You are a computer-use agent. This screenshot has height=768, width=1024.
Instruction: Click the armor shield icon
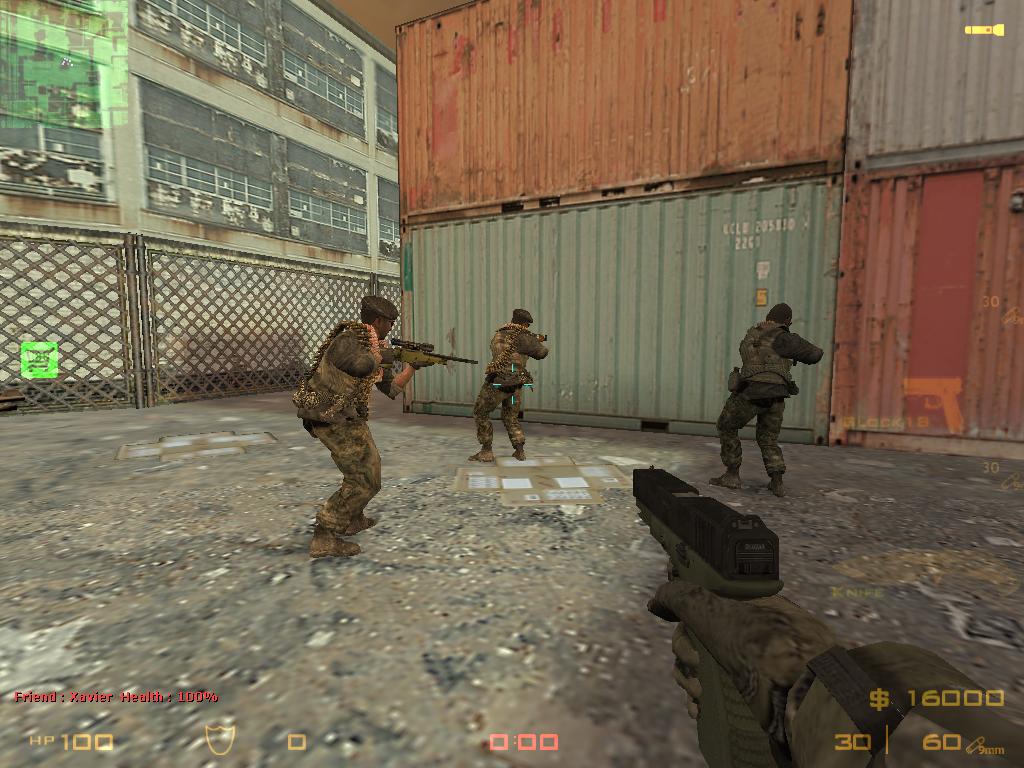click(x=219, y=739)
